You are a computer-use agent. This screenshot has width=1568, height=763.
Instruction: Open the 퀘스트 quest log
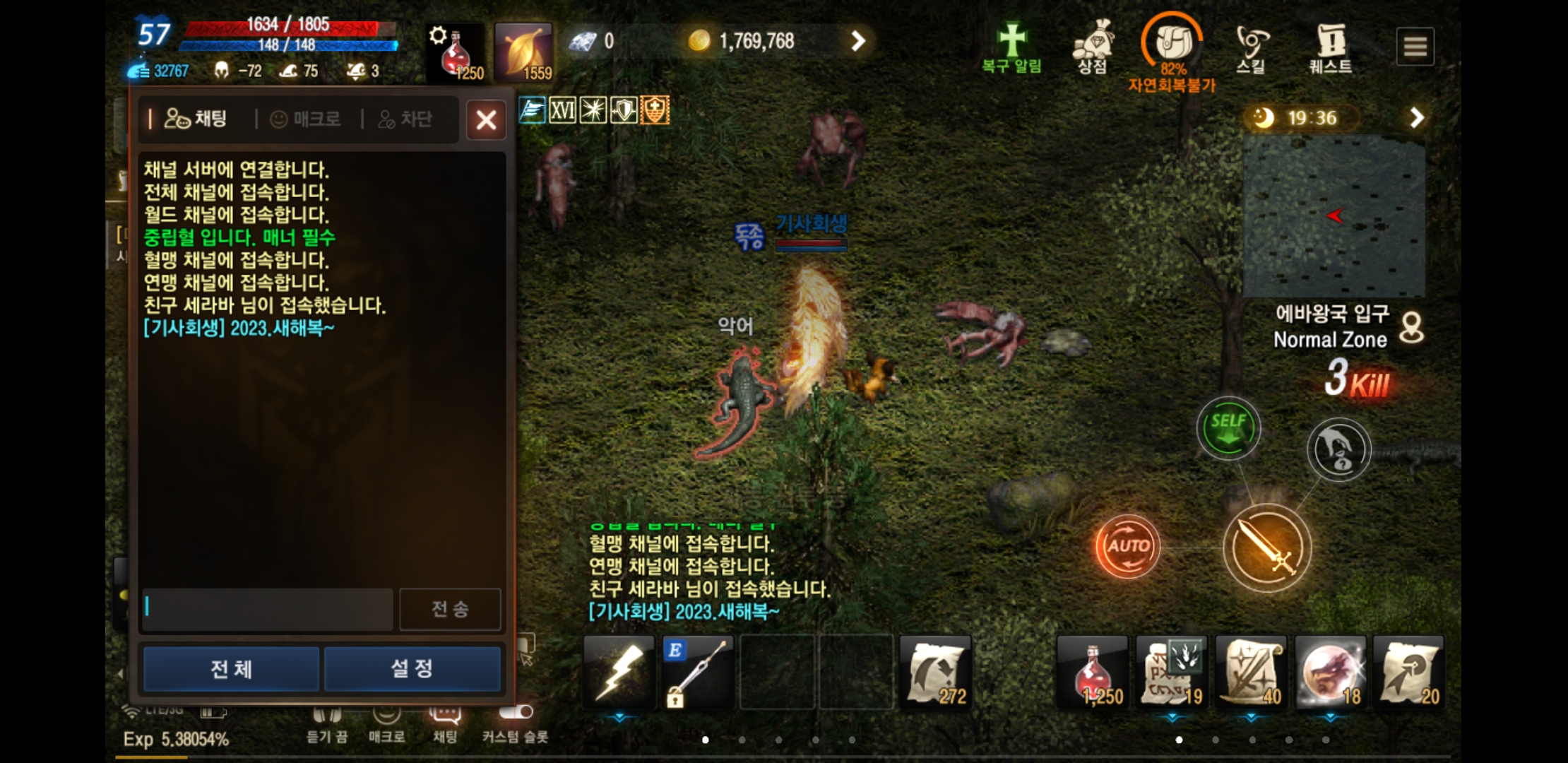(1330, 47)
